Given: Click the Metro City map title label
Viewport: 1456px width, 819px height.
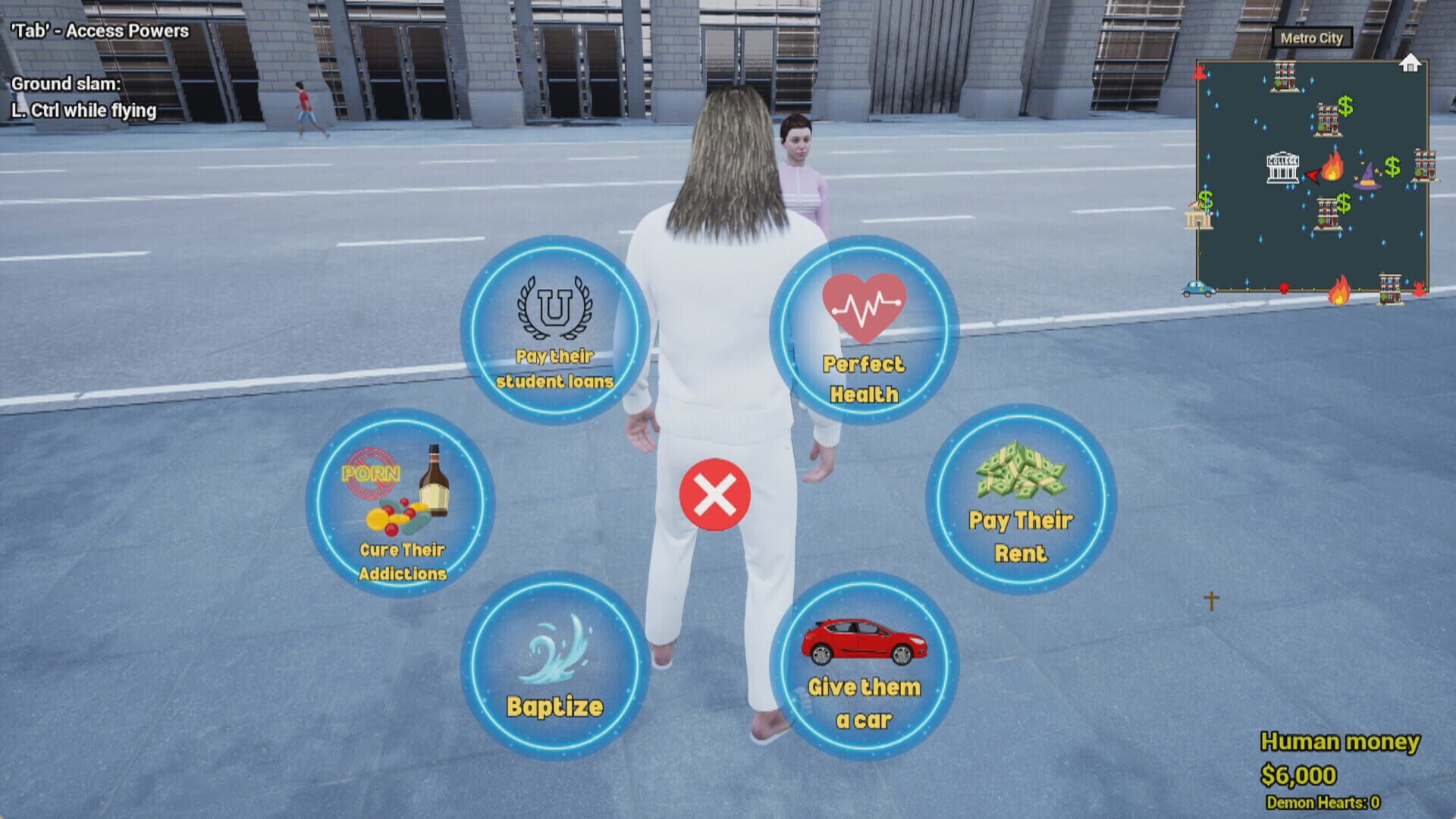Looking at the screenshot, I should 1311,38.
